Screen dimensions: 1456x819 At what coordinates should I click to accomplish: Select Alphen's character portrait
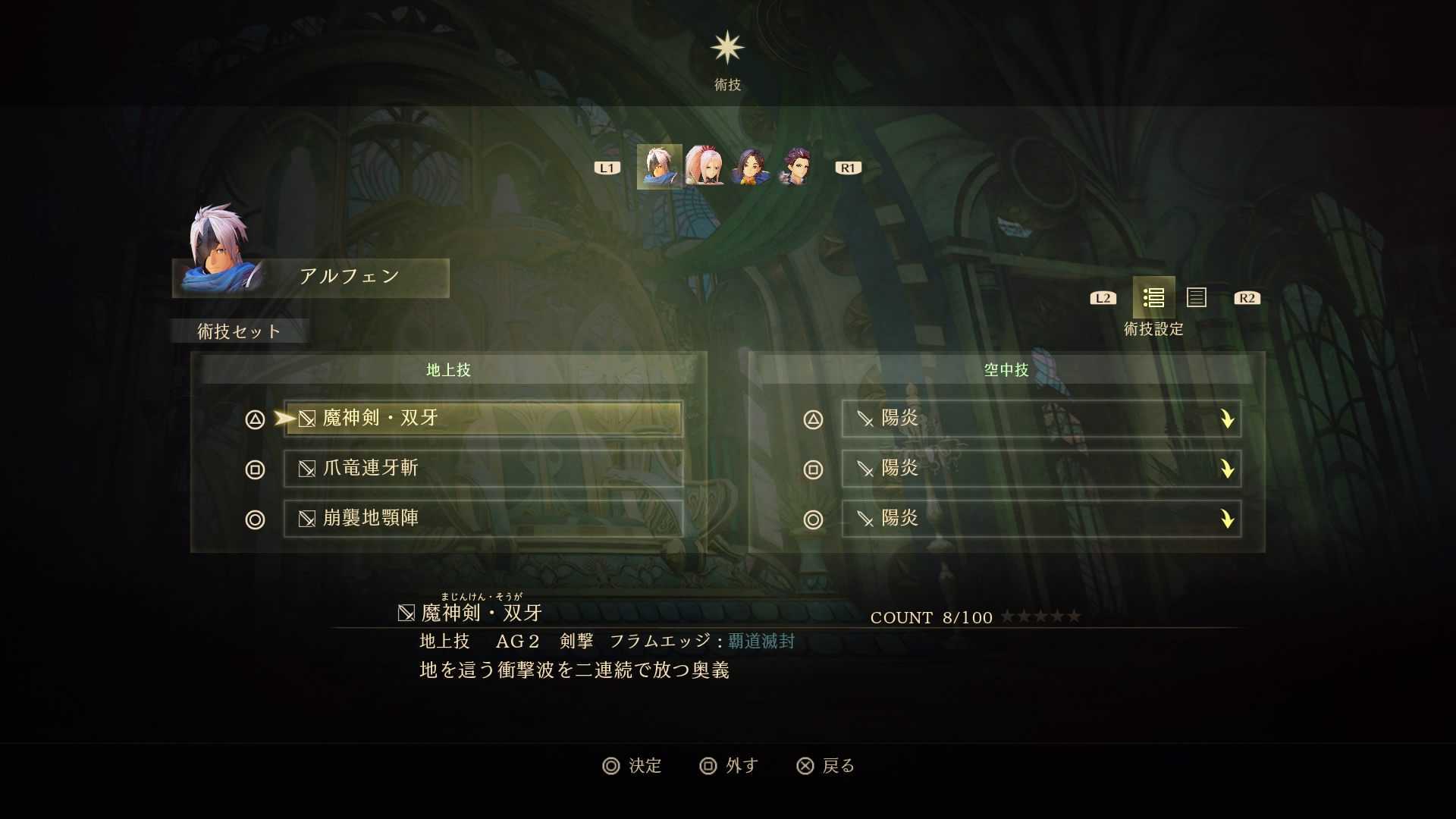tap(660, 167)
